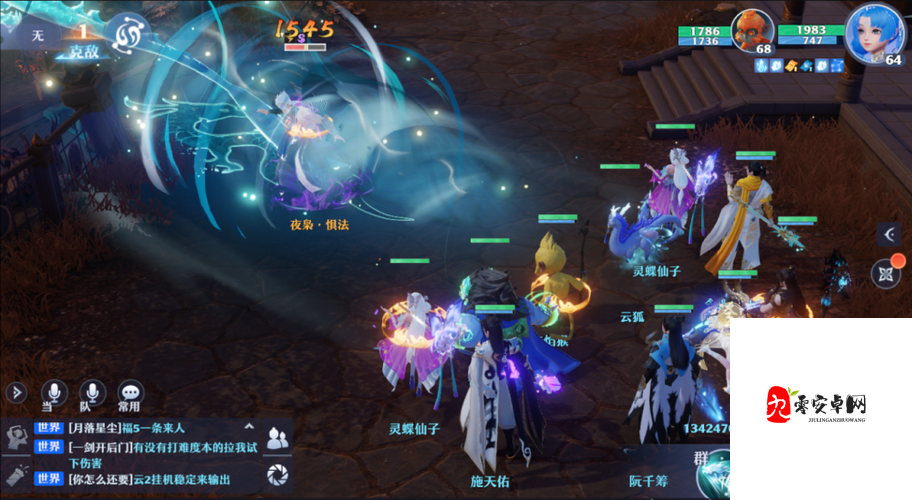Expand the side panel with left arrow
The width and height of the screenshot is (912, 500).
[x=889, y=234]
